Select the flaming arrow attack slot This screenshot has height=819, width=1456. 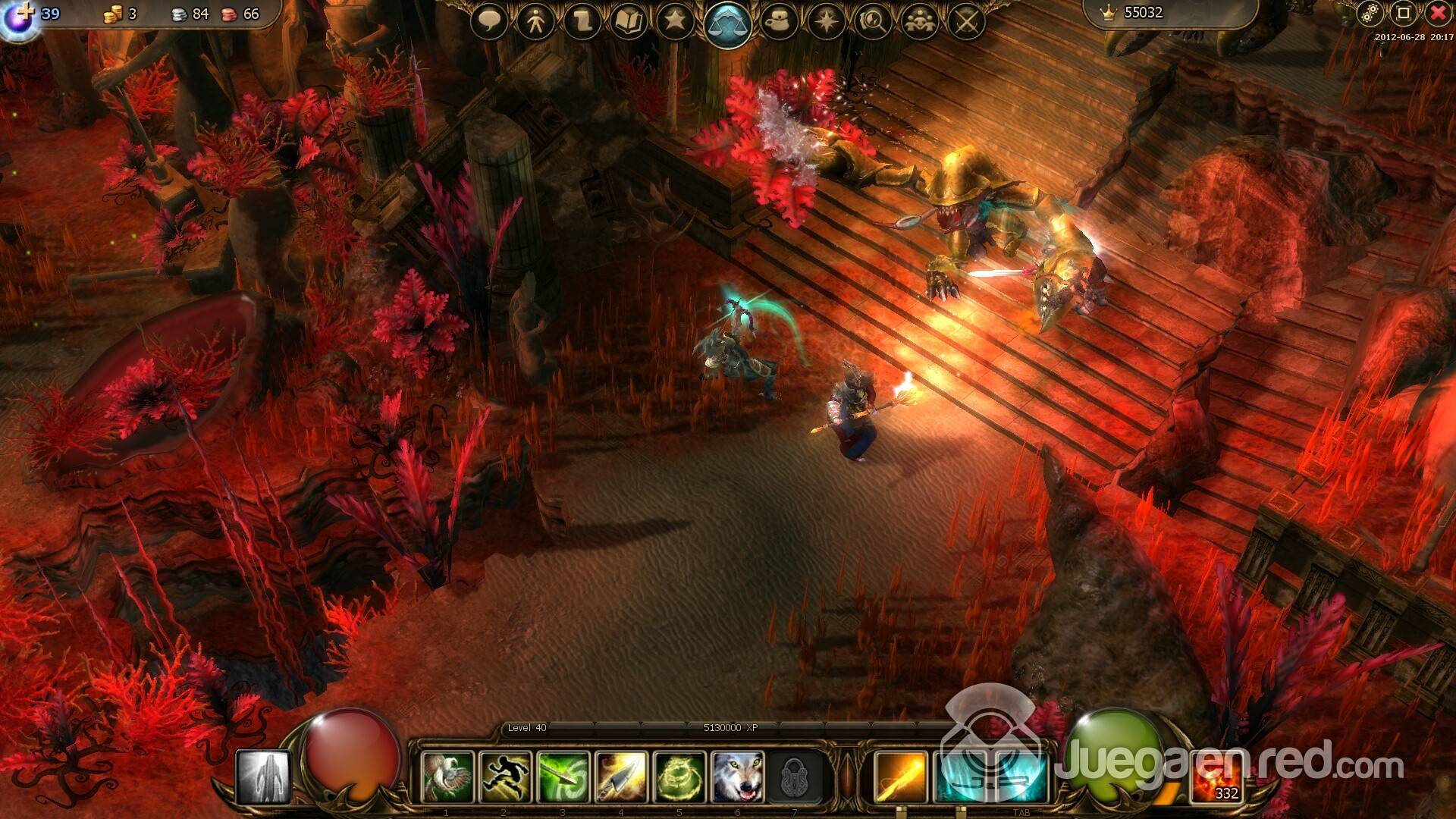click(x=900, y=777)
